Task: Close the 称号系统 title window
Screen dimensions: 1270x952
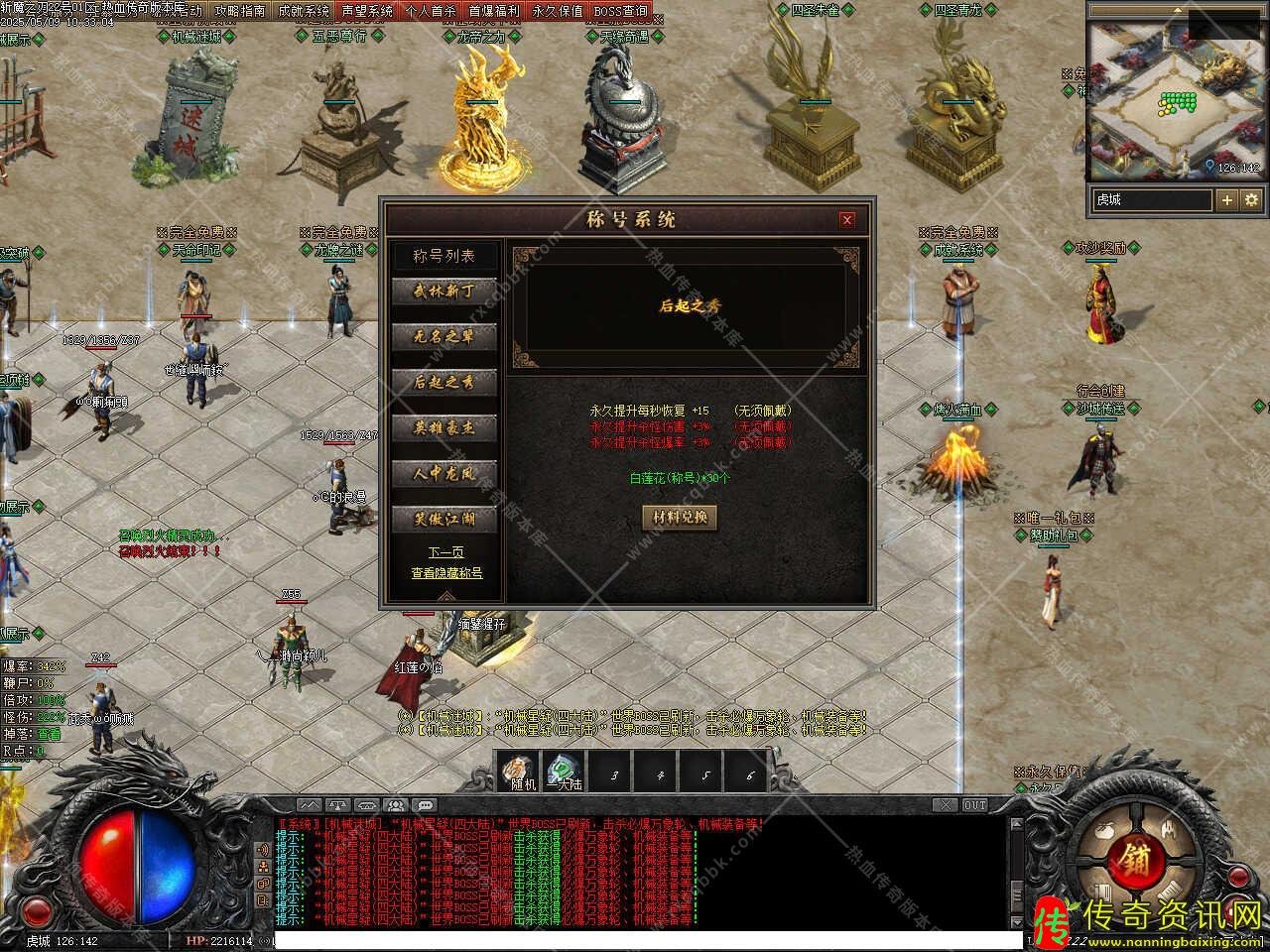Action: click(x=846, y=220)
